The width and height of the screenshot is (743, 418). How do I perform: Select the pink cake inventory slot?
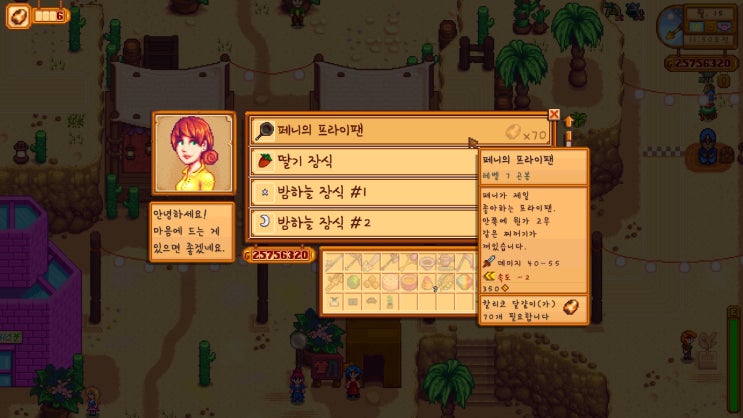389,282
